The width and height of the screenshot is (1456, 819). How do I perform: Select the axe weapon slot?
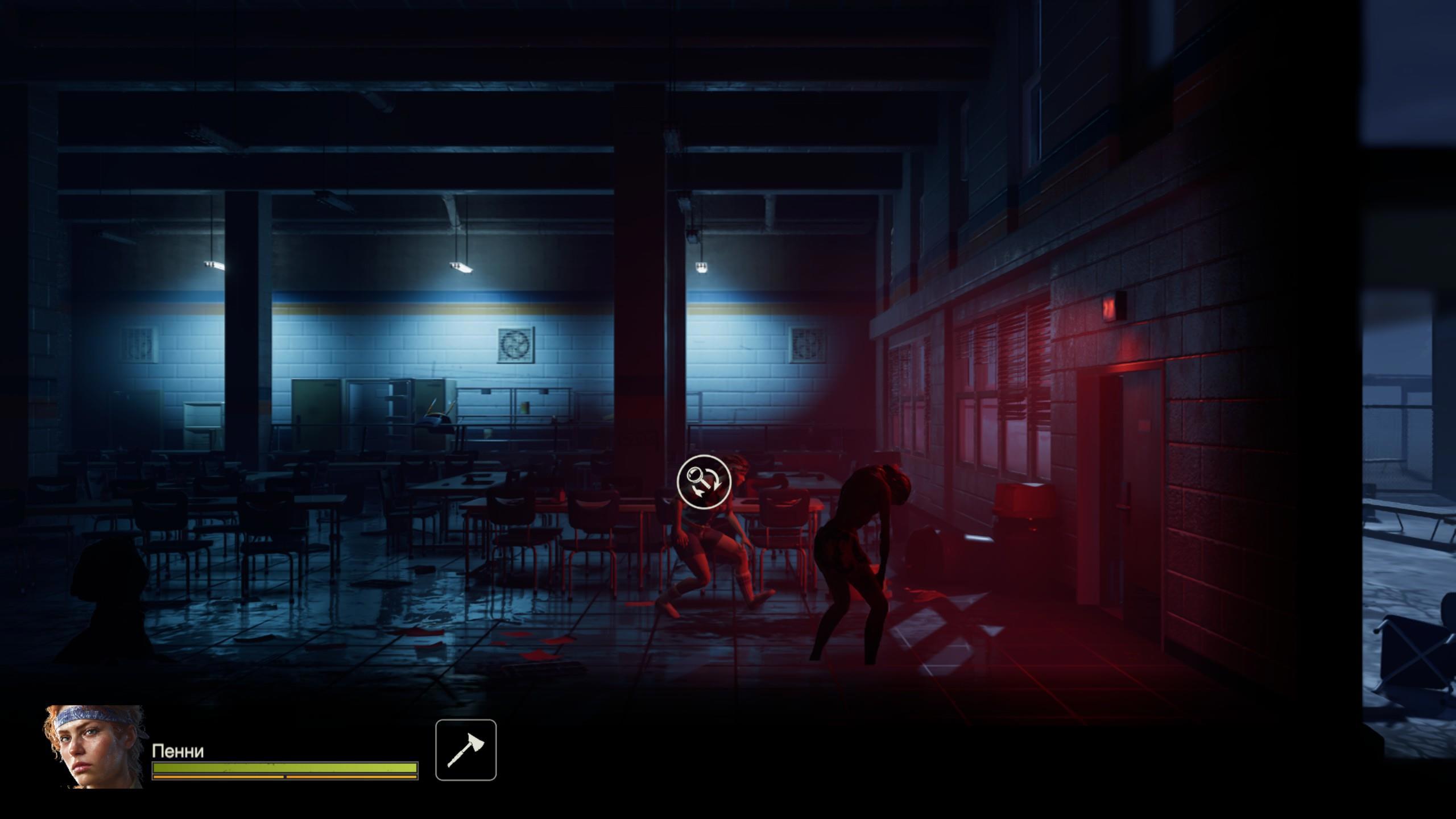click(466, 750)
